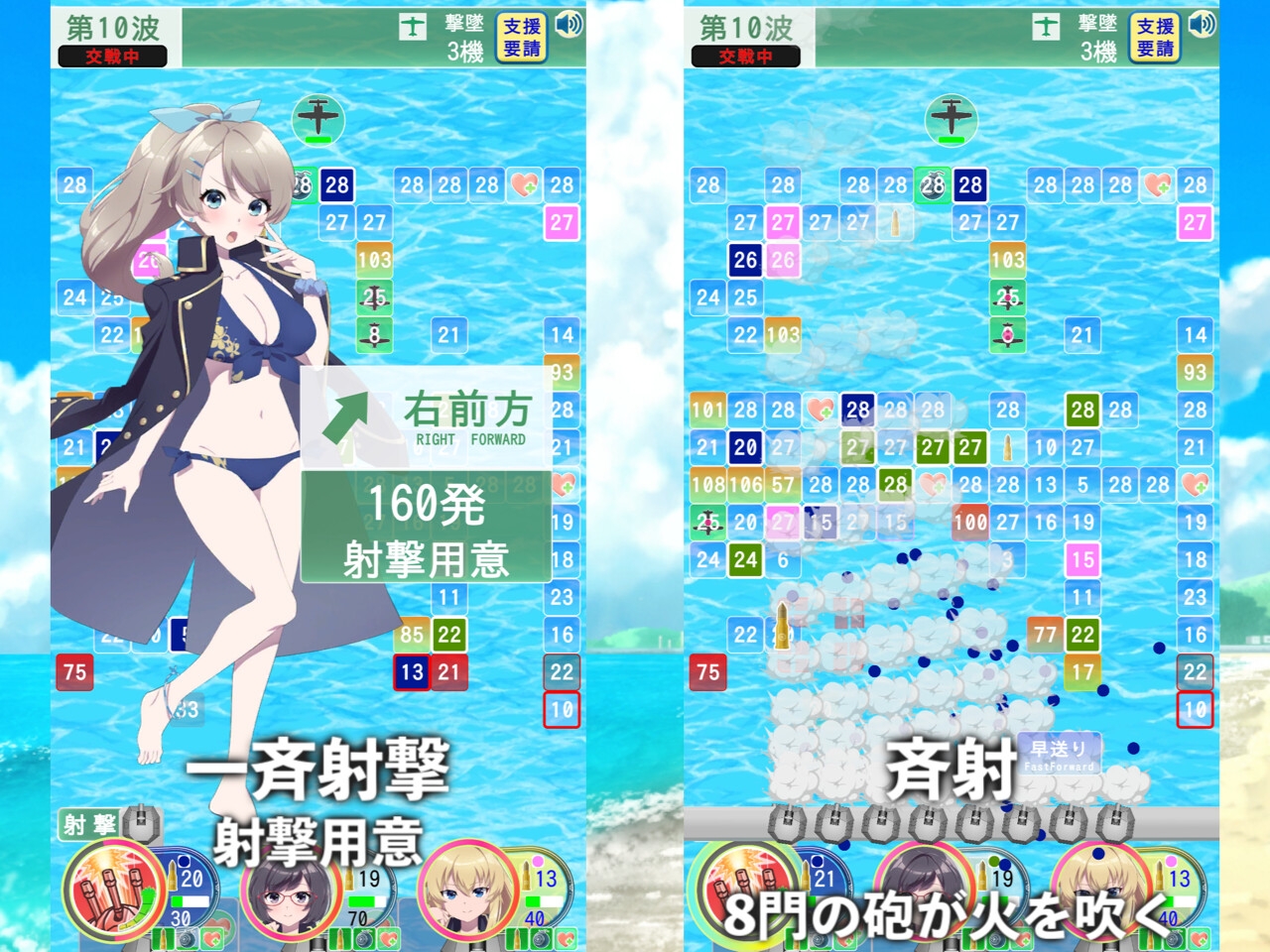Click the red tile showing 75
This screenshot has width=1270, height=952.
point(74,671)
